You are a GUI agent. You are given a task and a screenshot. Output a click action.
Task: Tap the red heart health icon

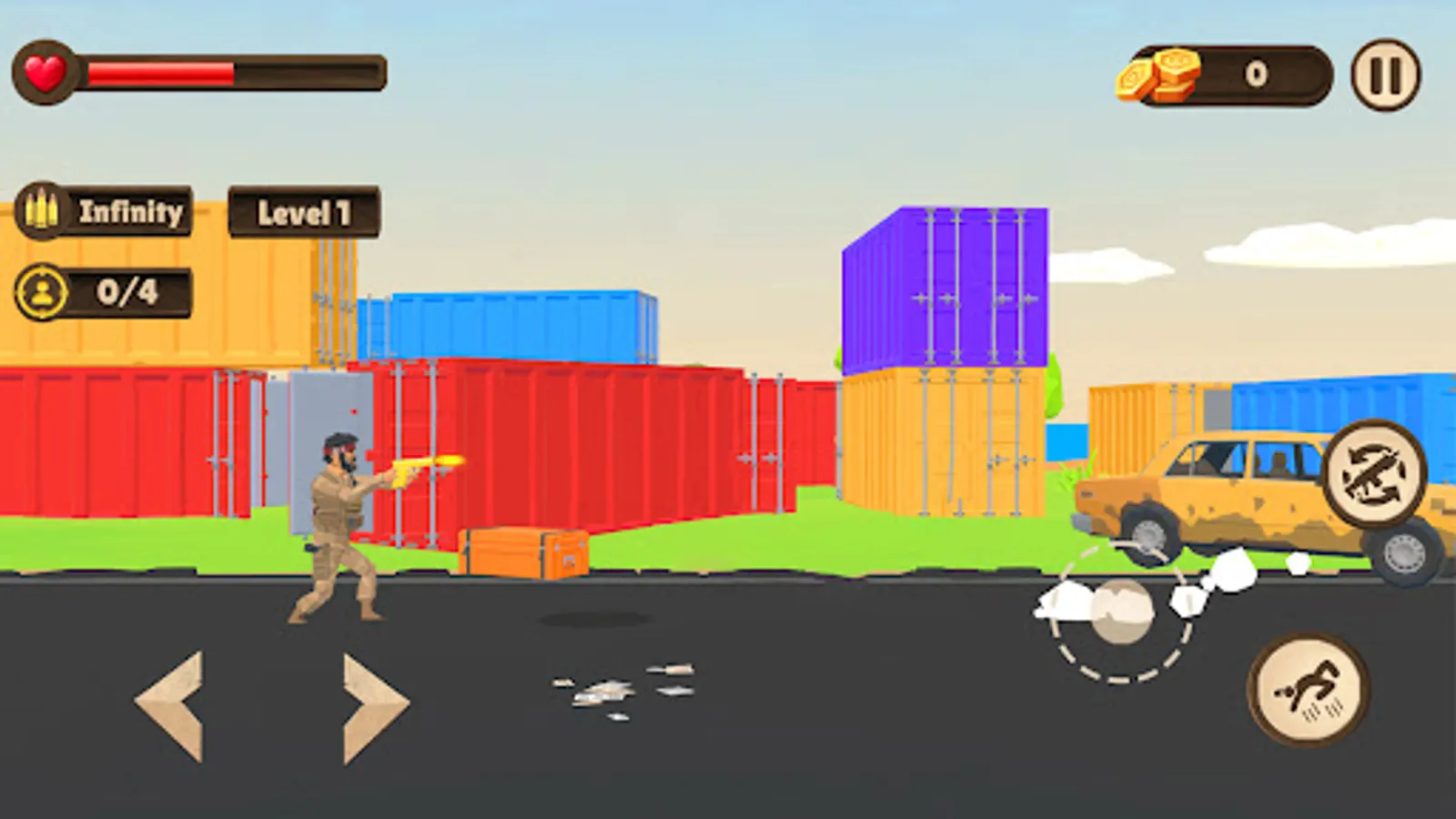44,71
